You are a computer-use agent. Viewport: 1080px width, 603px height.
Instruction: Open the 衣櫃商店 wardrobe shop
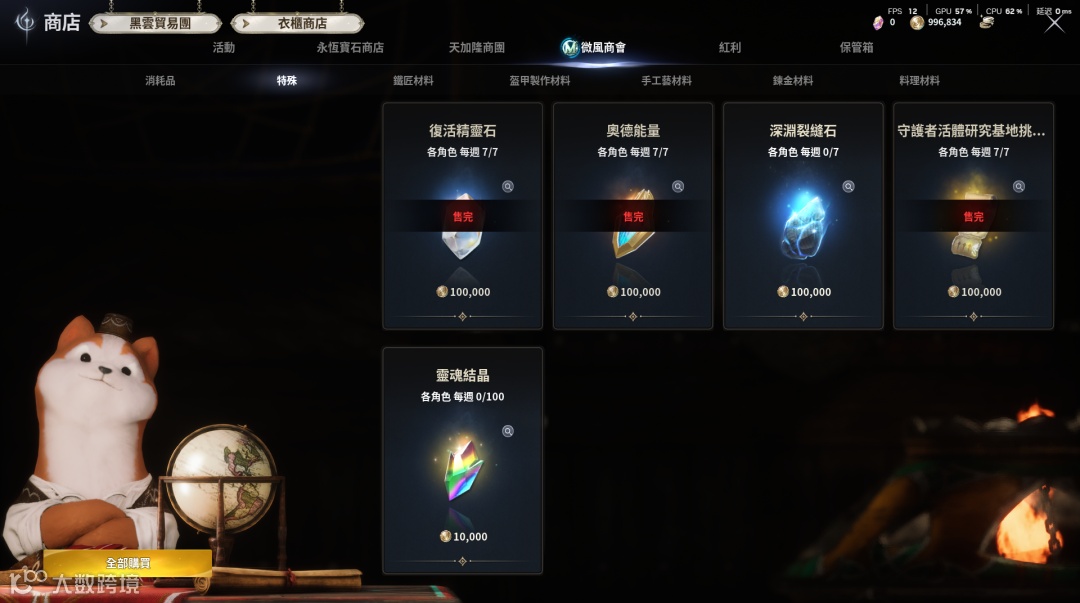pyautogui.click(x=302, y=23)
